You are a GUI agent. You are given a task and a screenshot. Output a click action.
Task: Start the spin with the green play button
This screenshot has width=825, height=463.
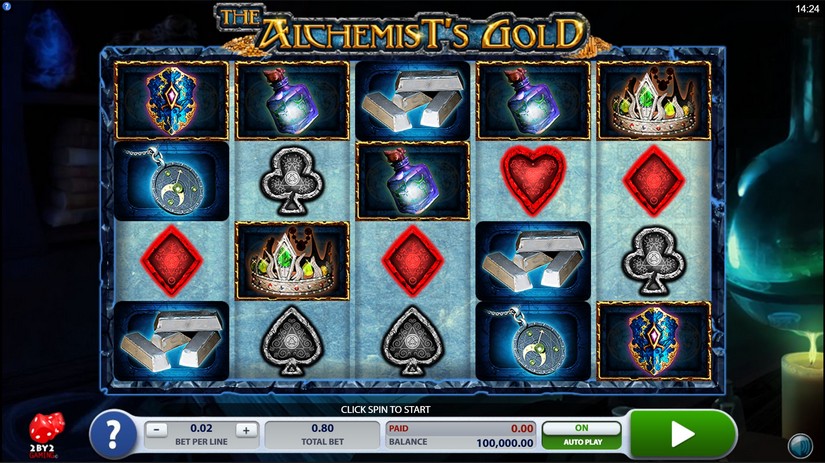click(x=683, y=433)
